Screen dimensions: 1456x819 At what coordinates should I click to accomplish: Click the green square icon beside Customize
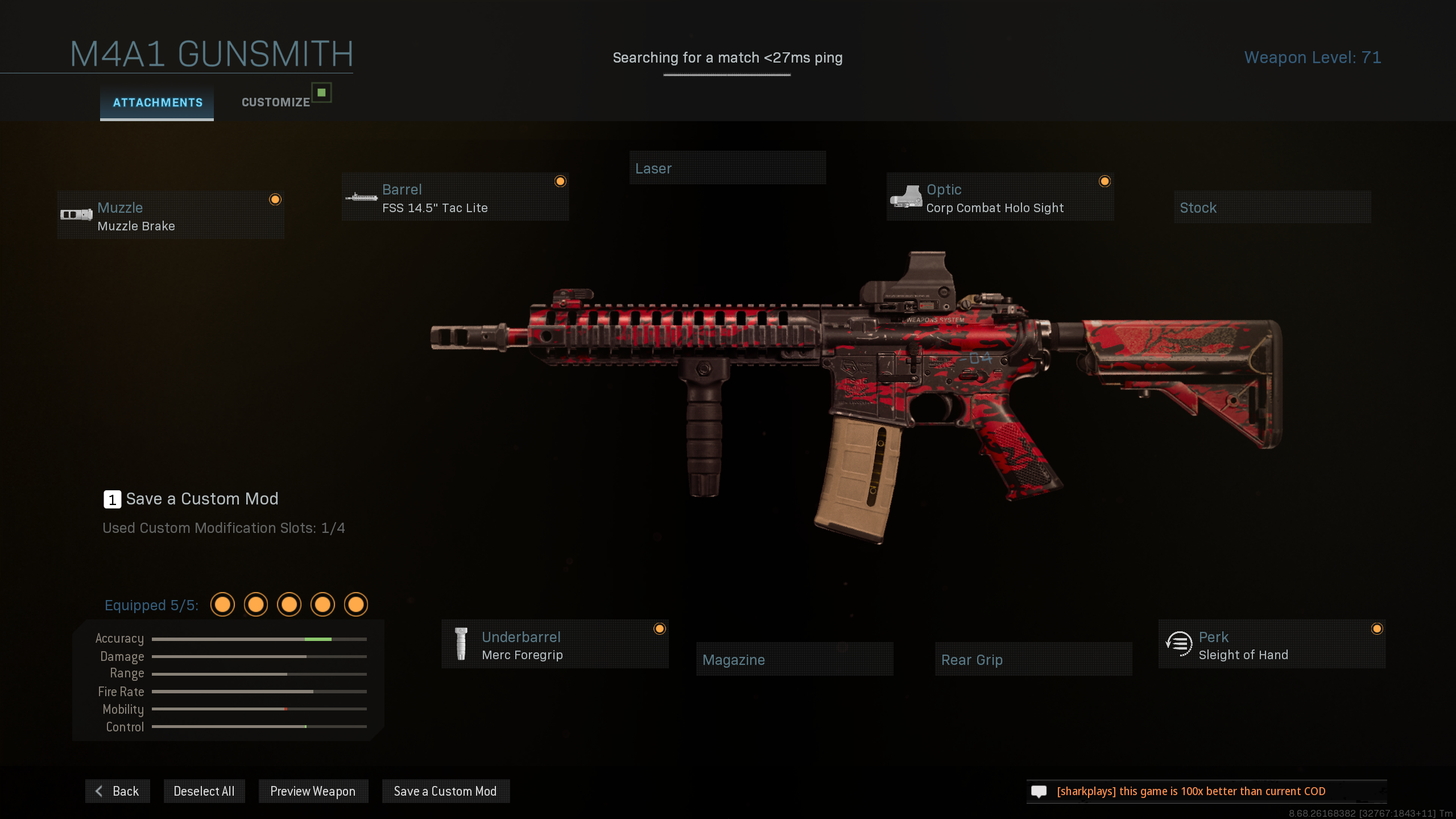tap(321, 93)
